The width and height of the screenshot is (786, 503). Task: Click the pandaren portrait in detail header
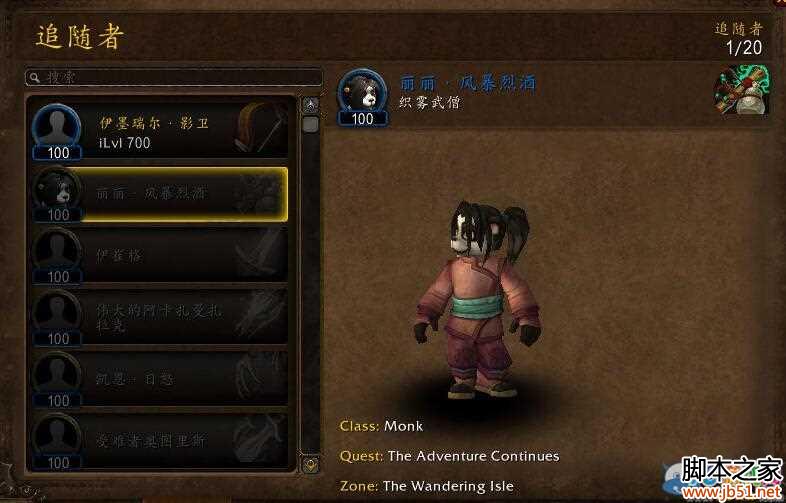tap(362, 91)
